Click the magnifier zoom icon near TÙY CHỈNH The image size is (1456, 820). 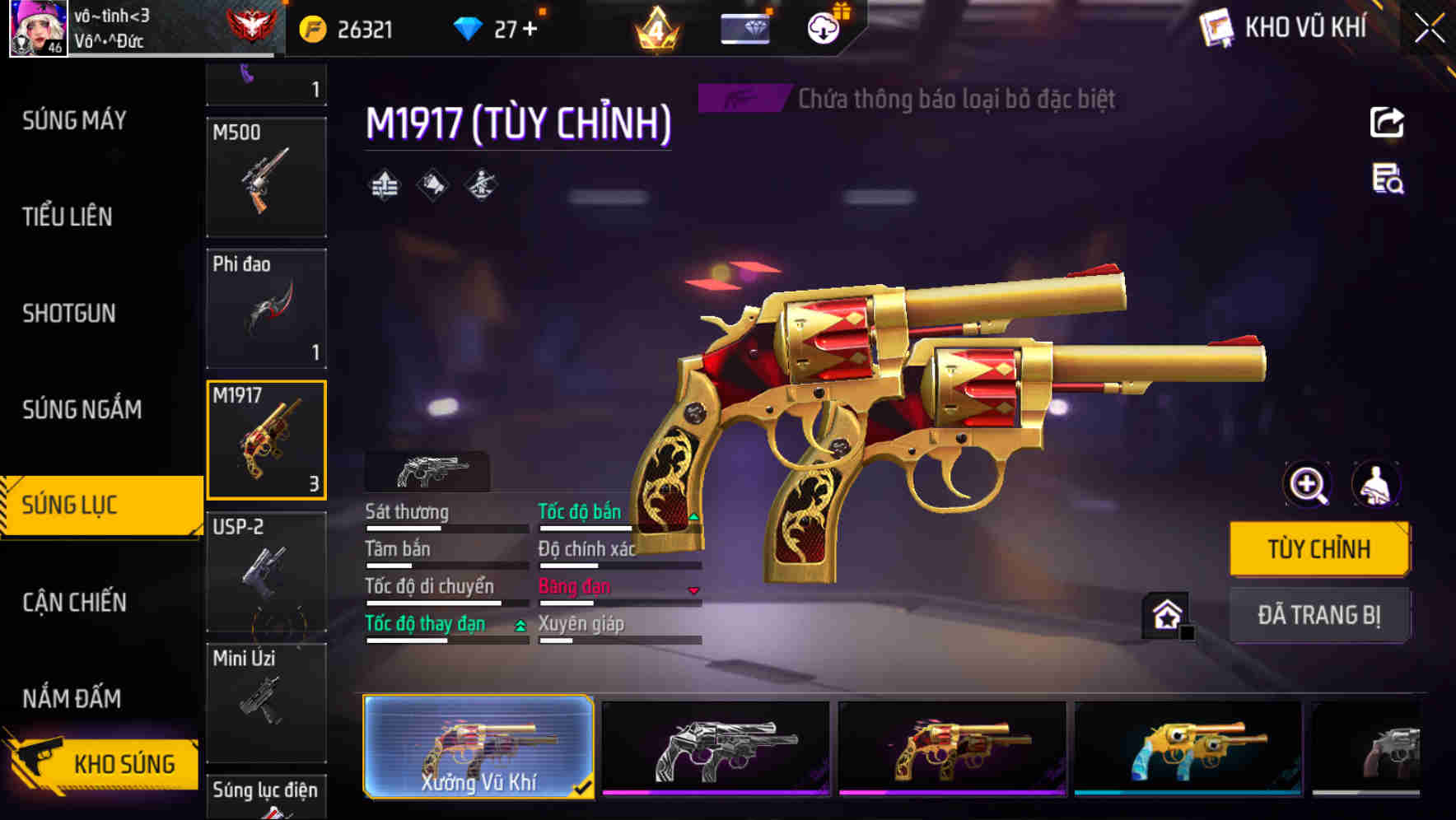[x=1305, y=484]
